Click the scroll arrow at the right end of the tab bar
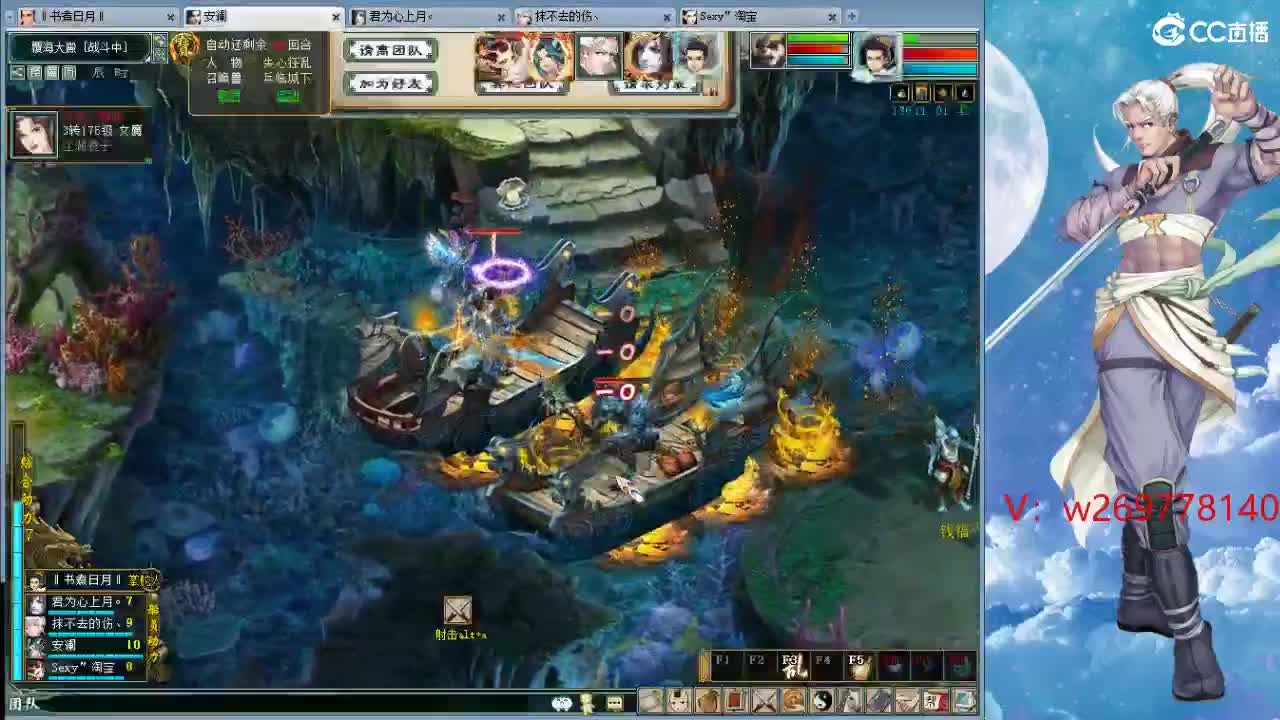The width and height of the screenshot is (1280, 720). (850, 16)
